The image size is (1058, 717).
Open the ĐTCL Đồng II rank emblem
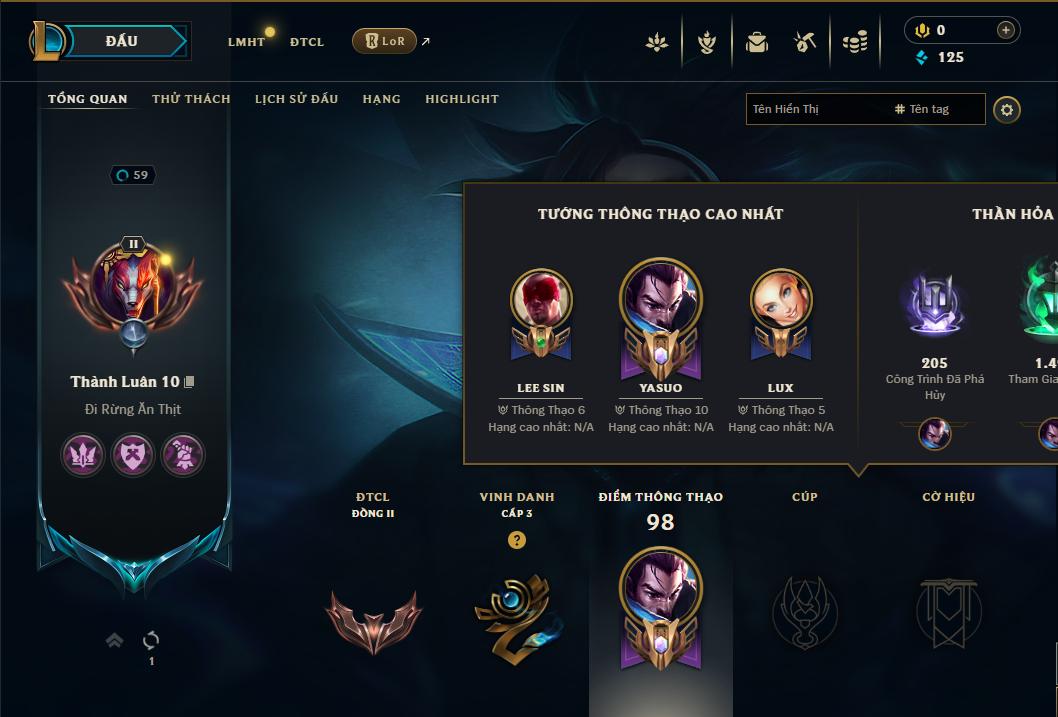pos(373,620)
